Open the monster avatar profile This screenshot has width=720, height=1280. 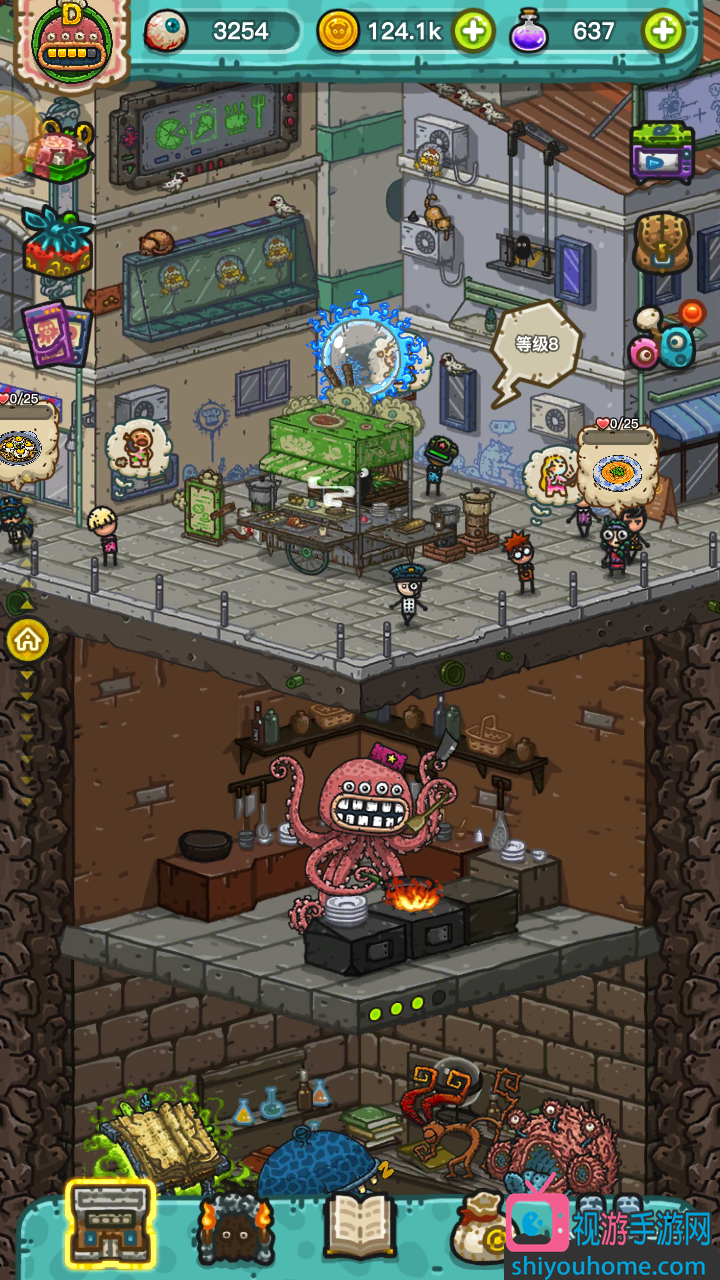(x=66, y=42)
